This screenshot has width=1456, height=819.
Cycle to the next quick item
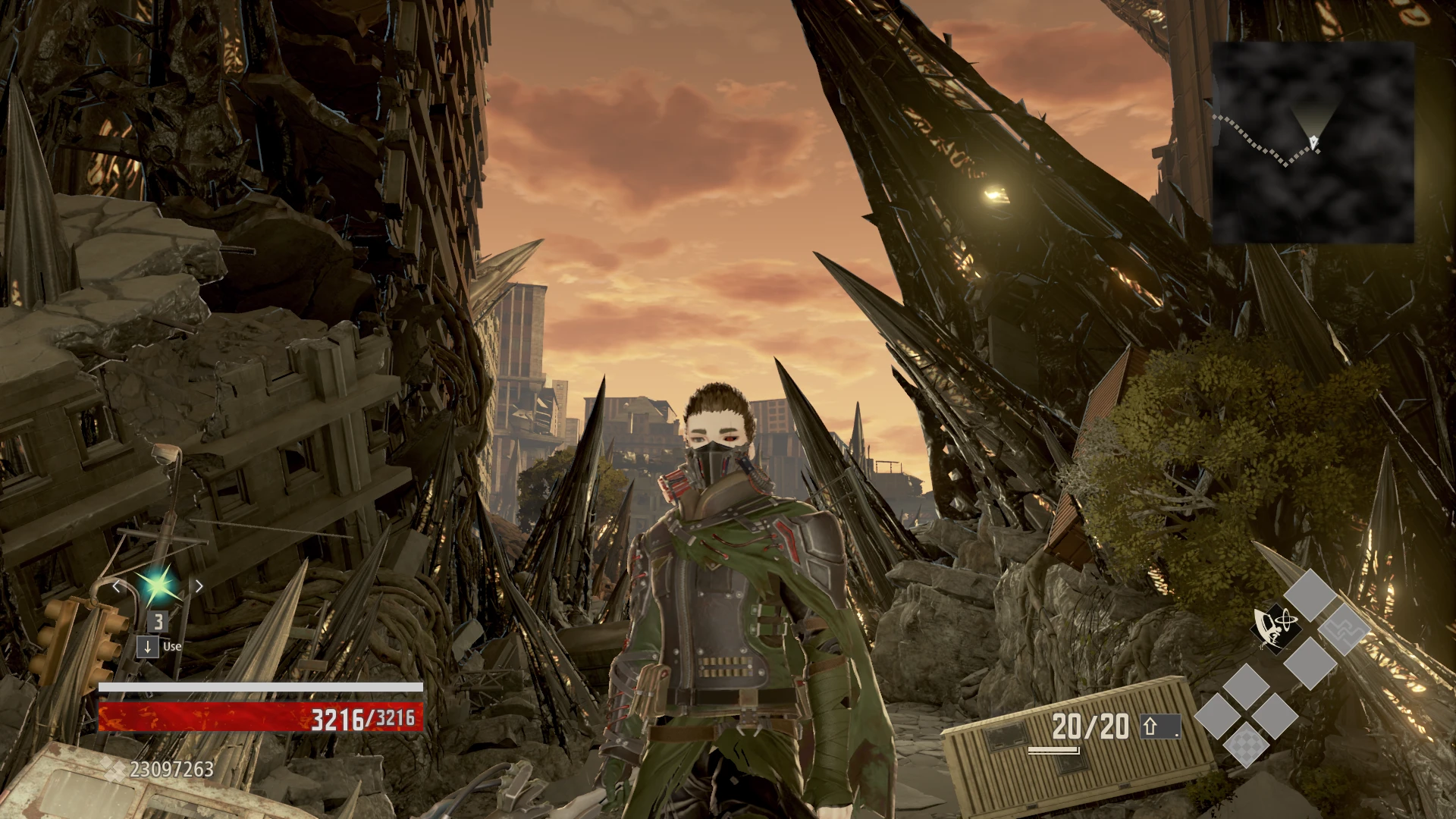coord(199,585)
